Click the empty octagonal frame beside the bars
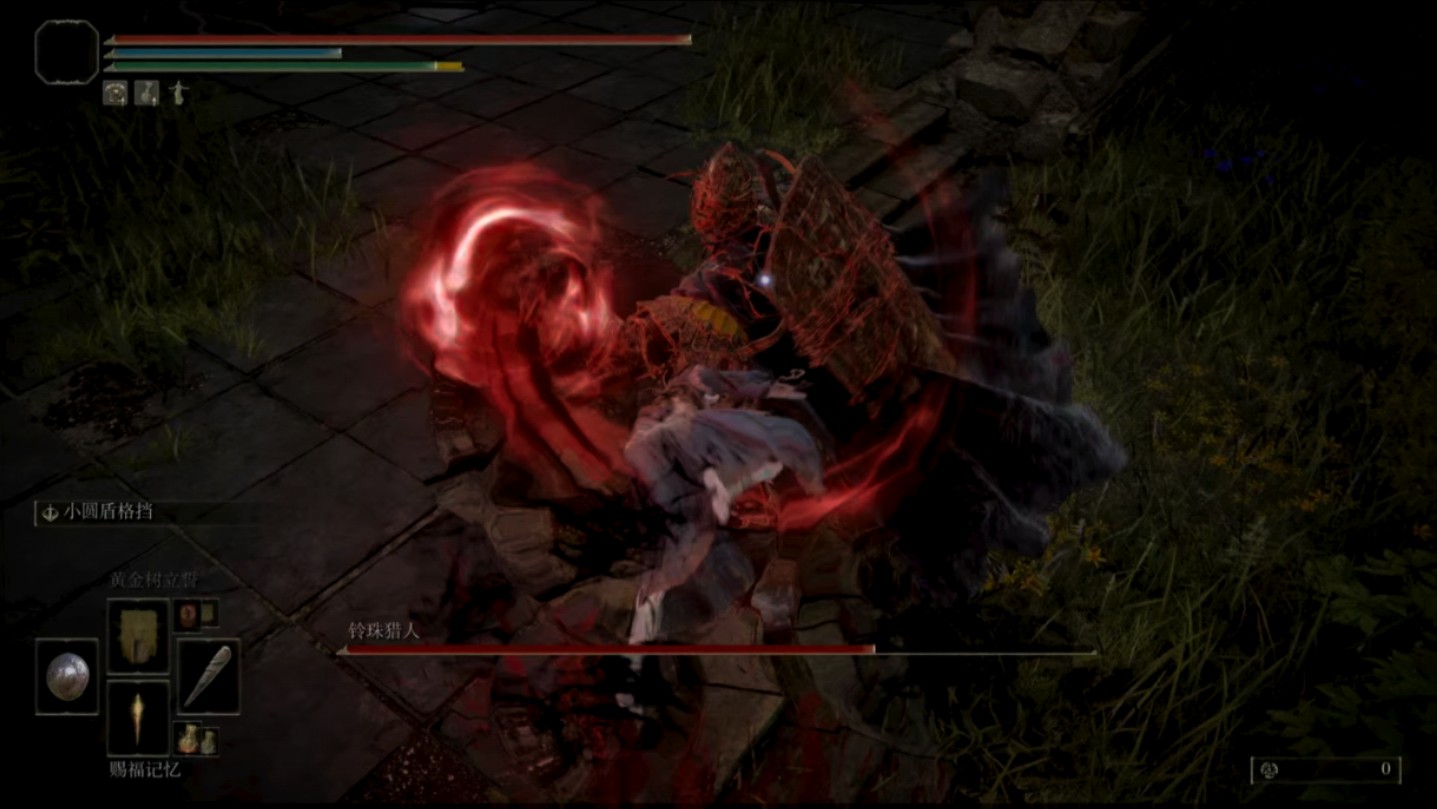This screenshot has height=809, width=1437. (x=67, y=52)
